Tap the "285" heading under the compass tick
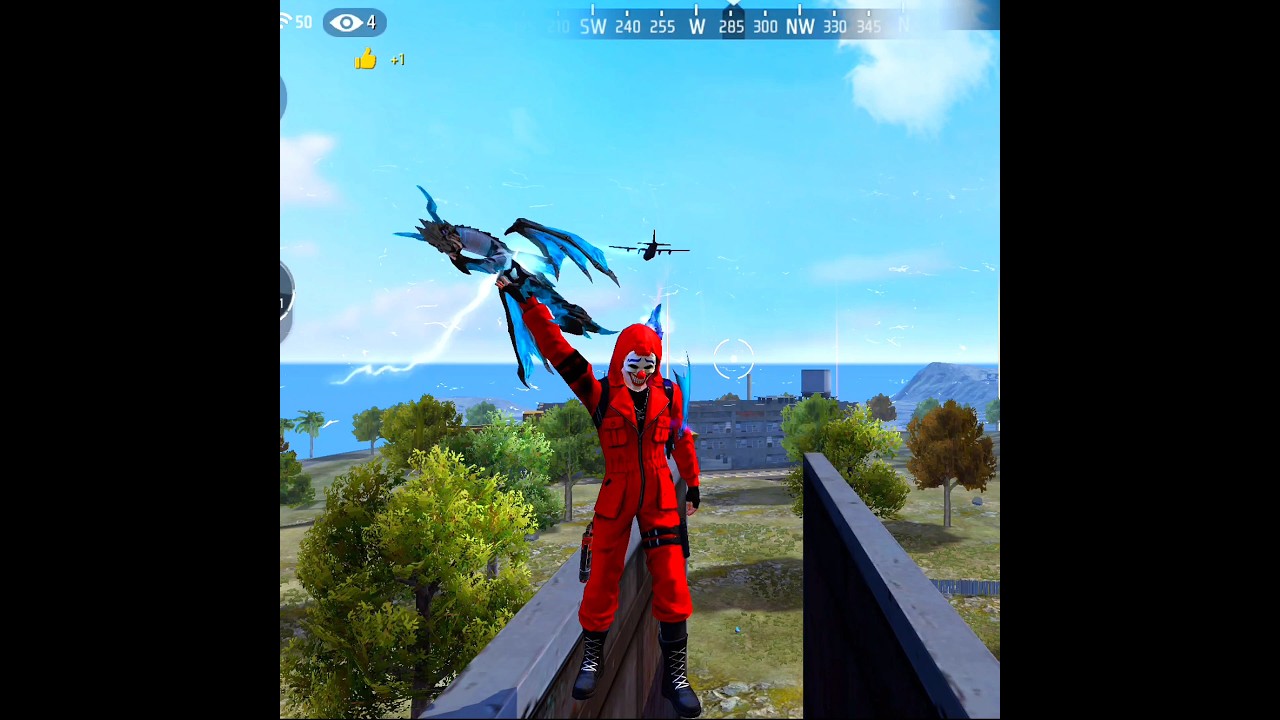Viewport: 1280px width, 720px height. (731, 27)
